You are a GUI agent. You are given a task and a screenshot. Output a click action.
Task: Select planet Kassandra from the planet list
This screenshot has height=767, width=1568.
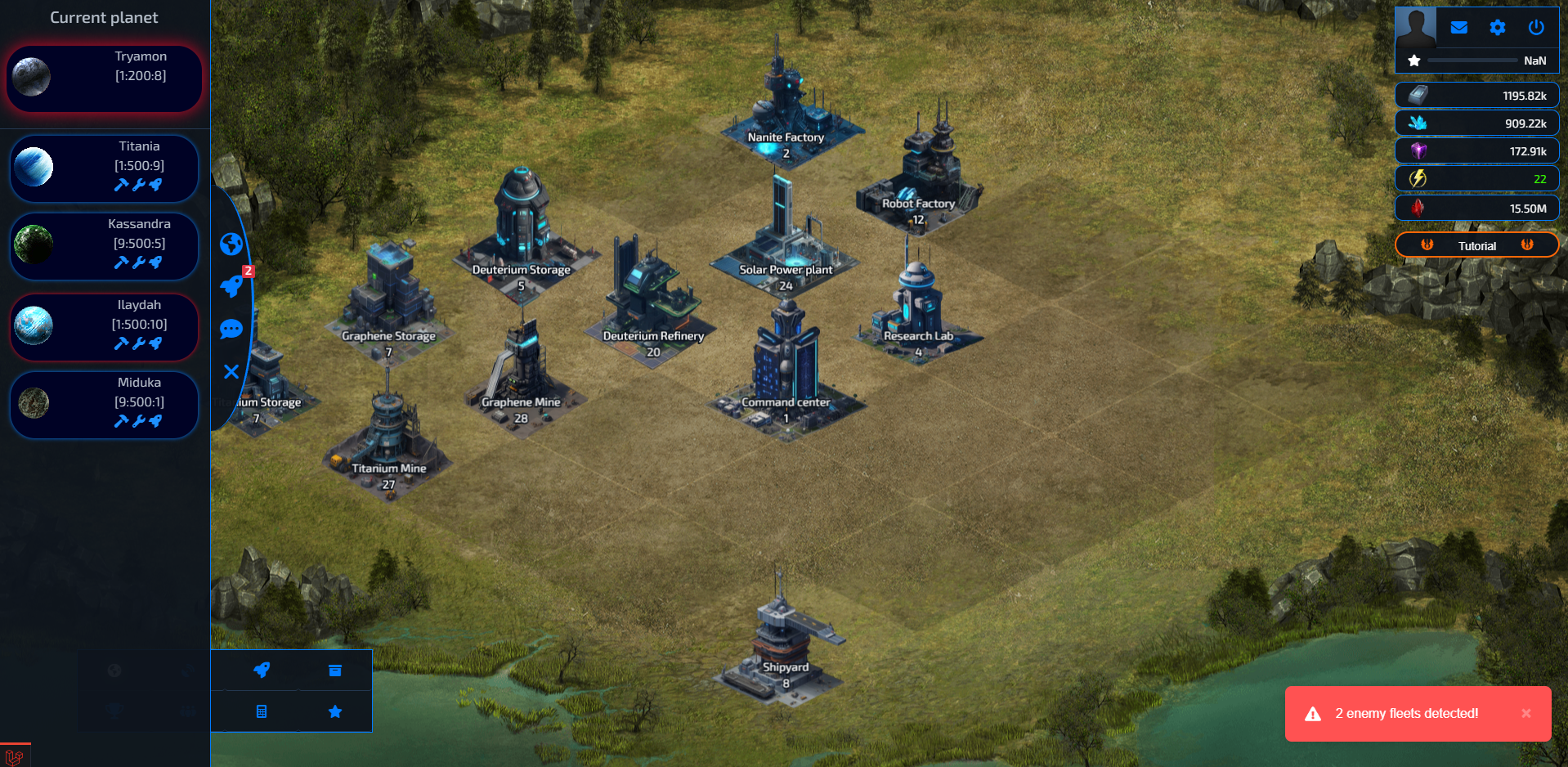pyautogui.click(x=104, y=244)
